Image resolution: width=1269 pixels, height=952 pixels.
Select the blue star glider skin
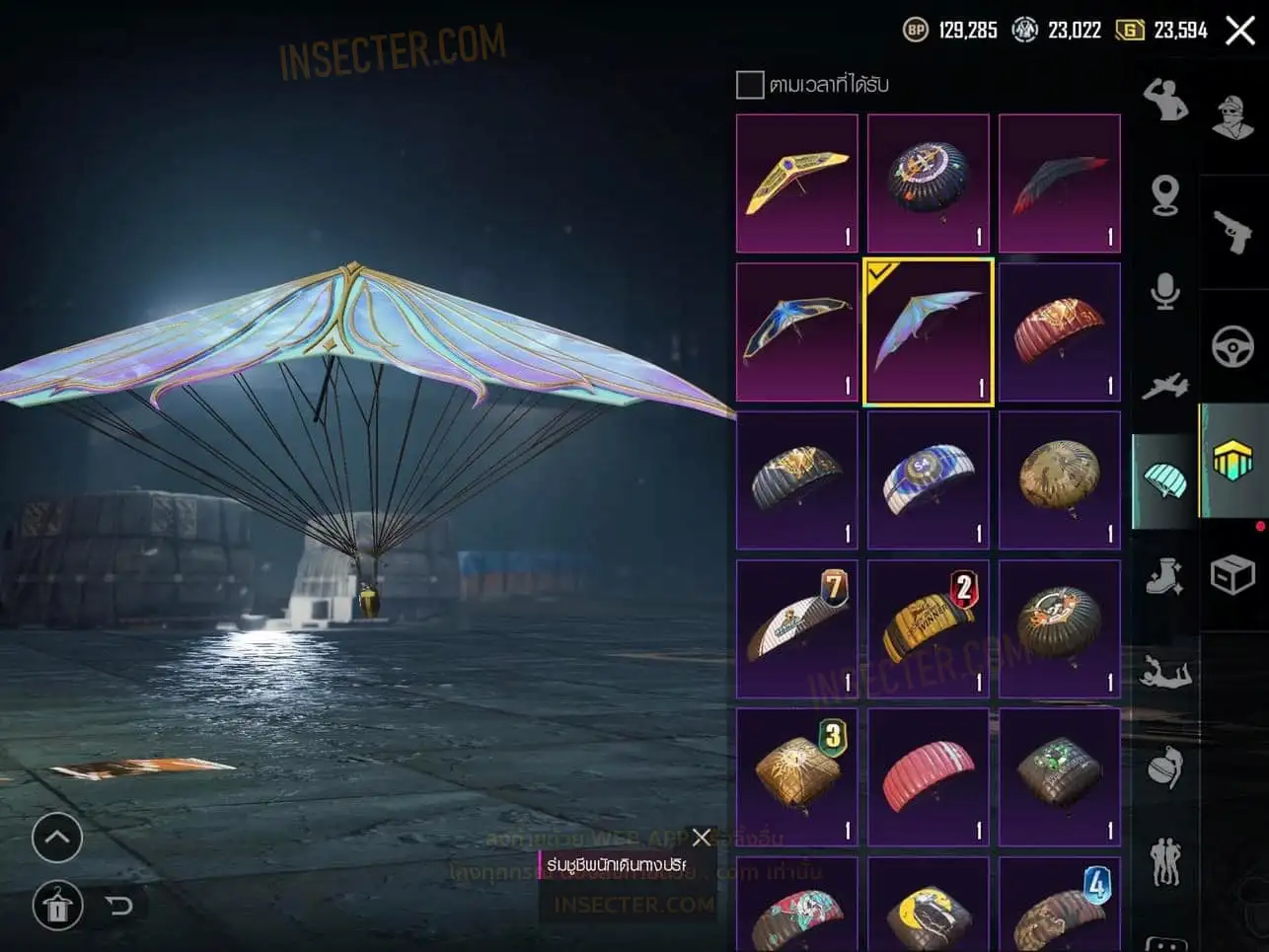coord(796,331)
